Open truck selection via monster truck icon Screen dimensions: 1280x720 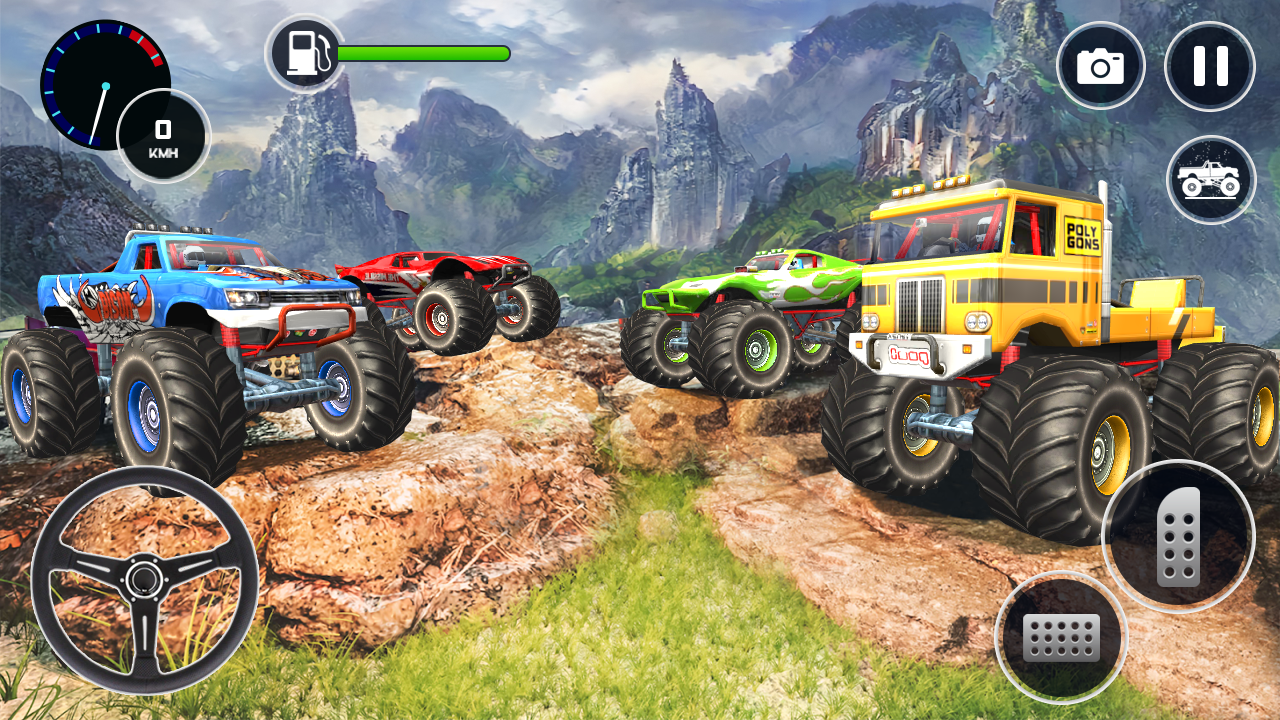[x=1209, y=178]
